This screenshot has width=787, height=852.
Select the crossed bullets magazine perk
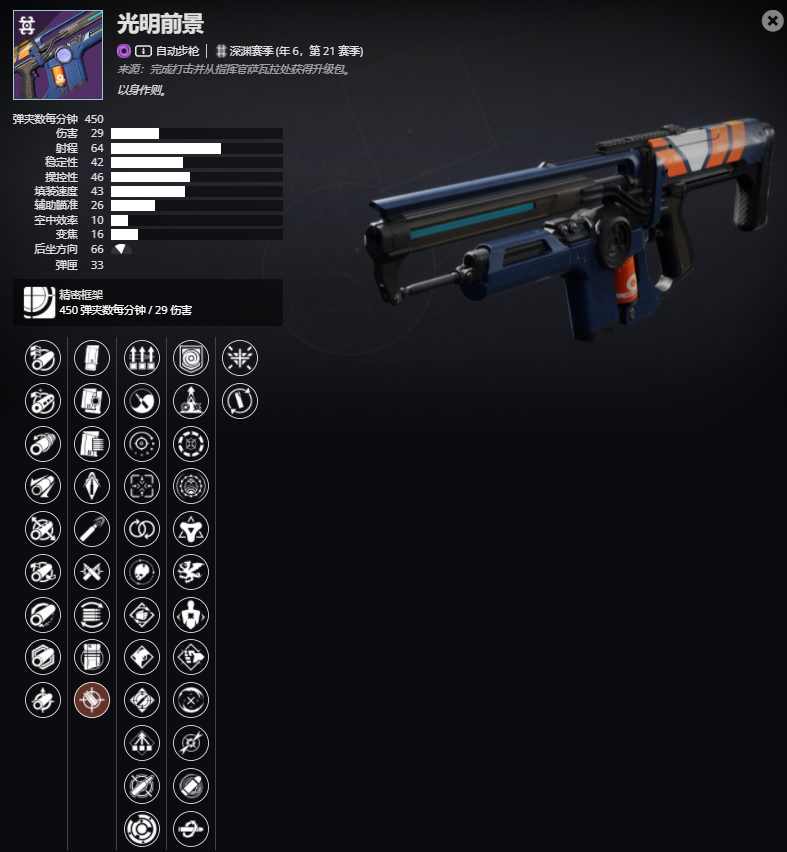pos(92,571)
